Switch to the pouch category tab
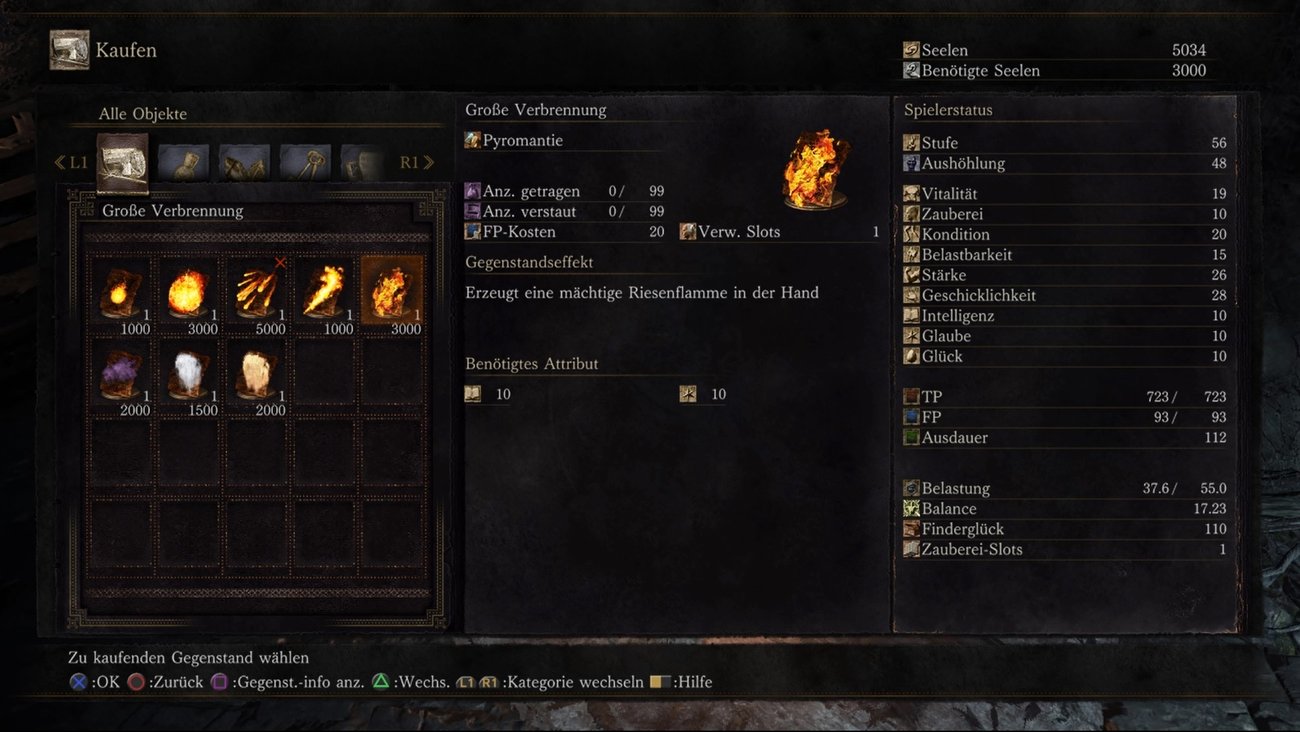Image resolution: width=1300 pixels, height=732 pixels. tap(183, 162)
